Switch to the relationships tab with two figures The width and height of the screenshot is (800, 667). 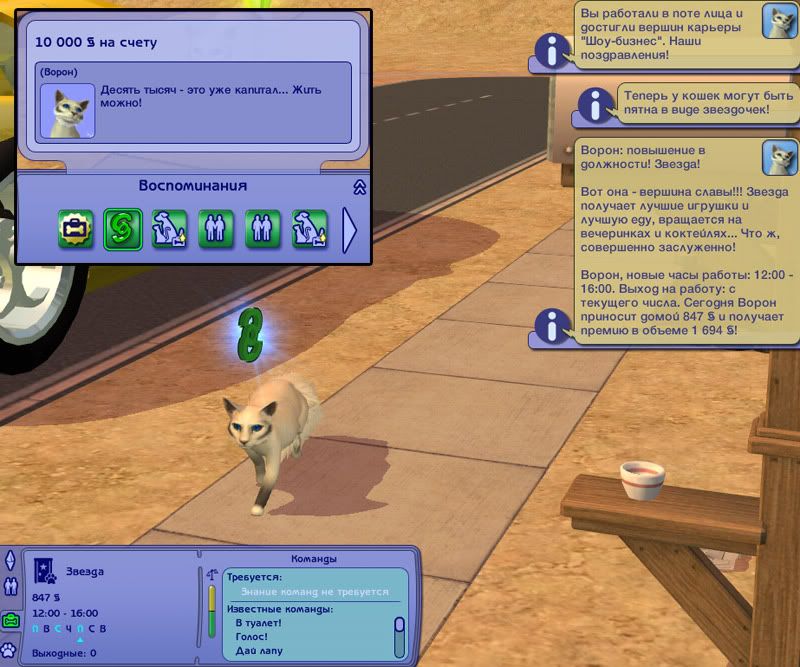click(11, 586)
